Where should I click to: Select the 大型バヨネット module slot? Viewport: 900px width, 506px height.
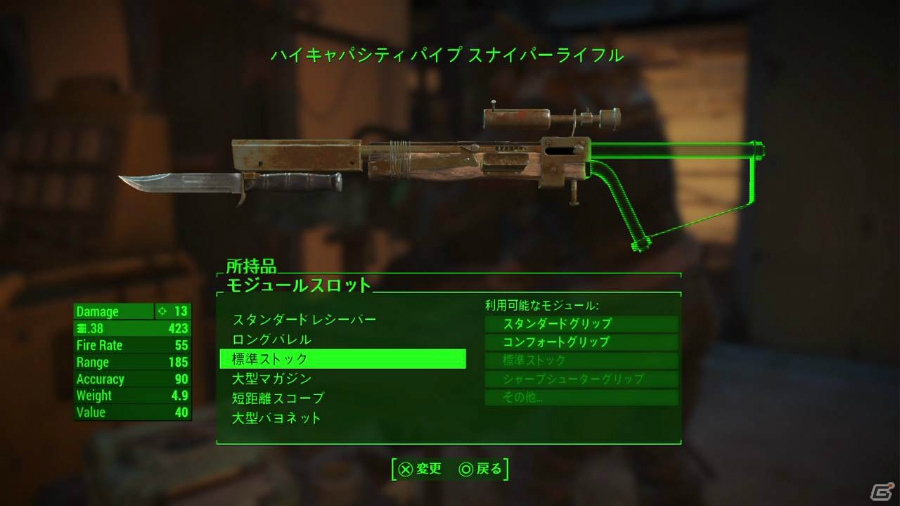pos(277,418)
